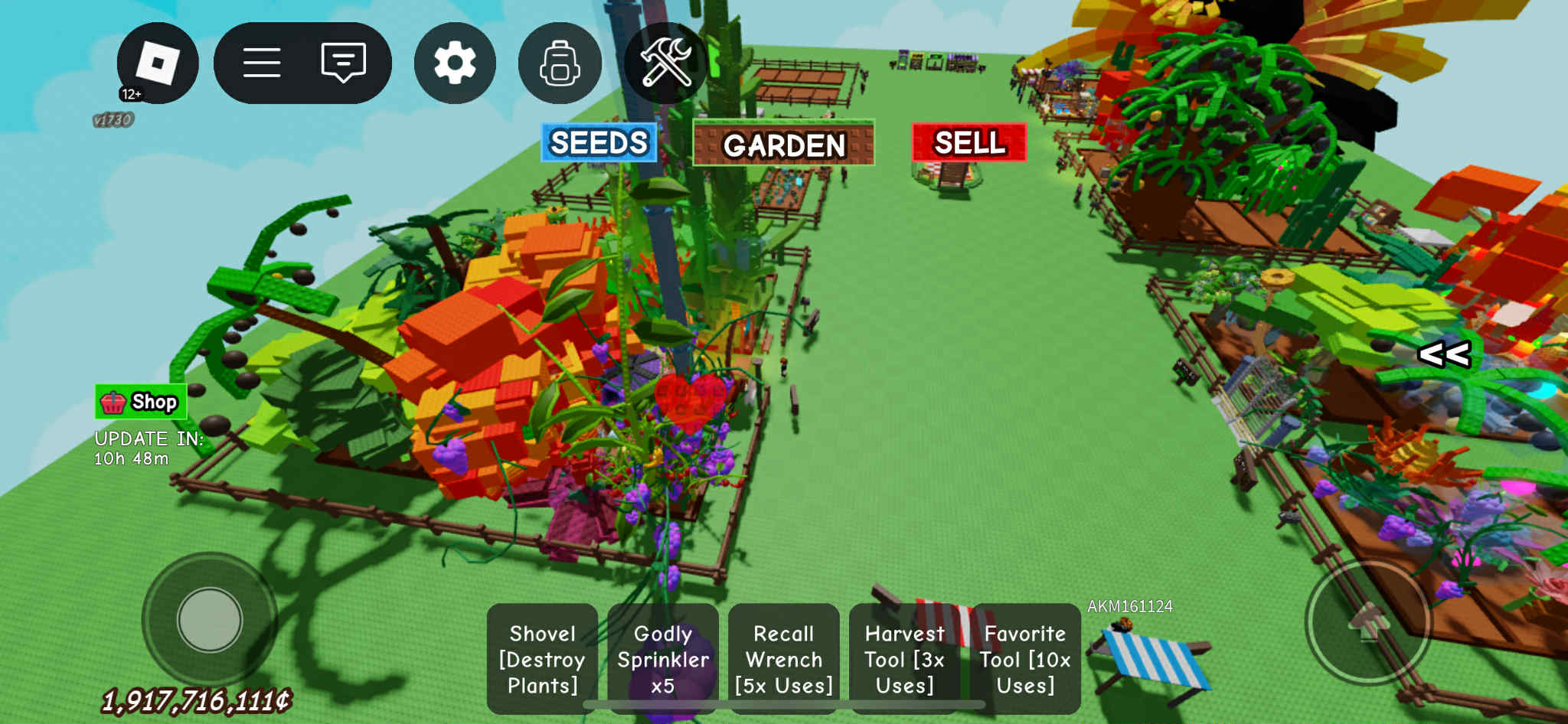Open the Roblox main menu
Viewport: 1568px width, 724px height.
[157, 63]
